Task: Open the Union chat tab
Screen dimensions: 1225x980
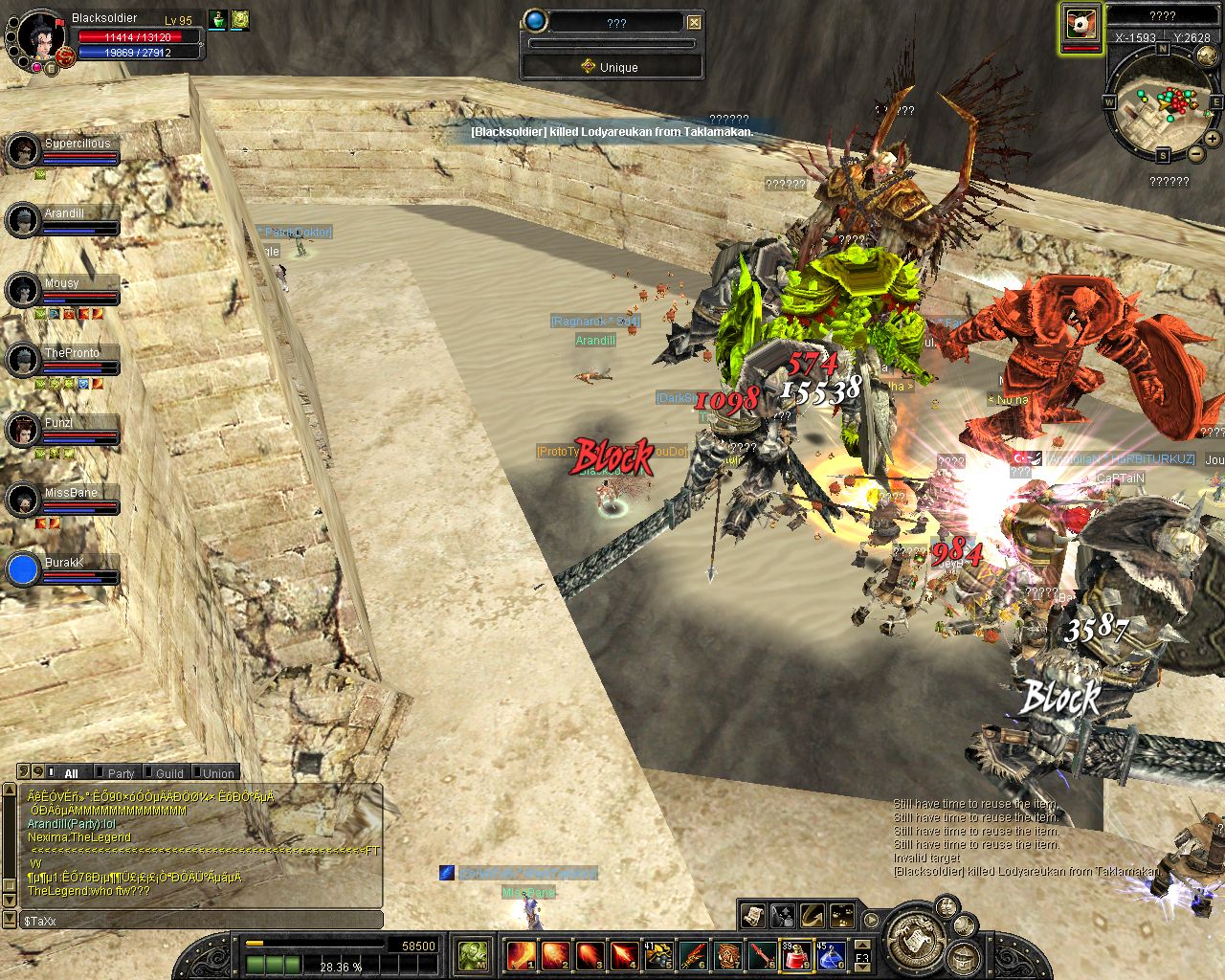Action: 217,773
